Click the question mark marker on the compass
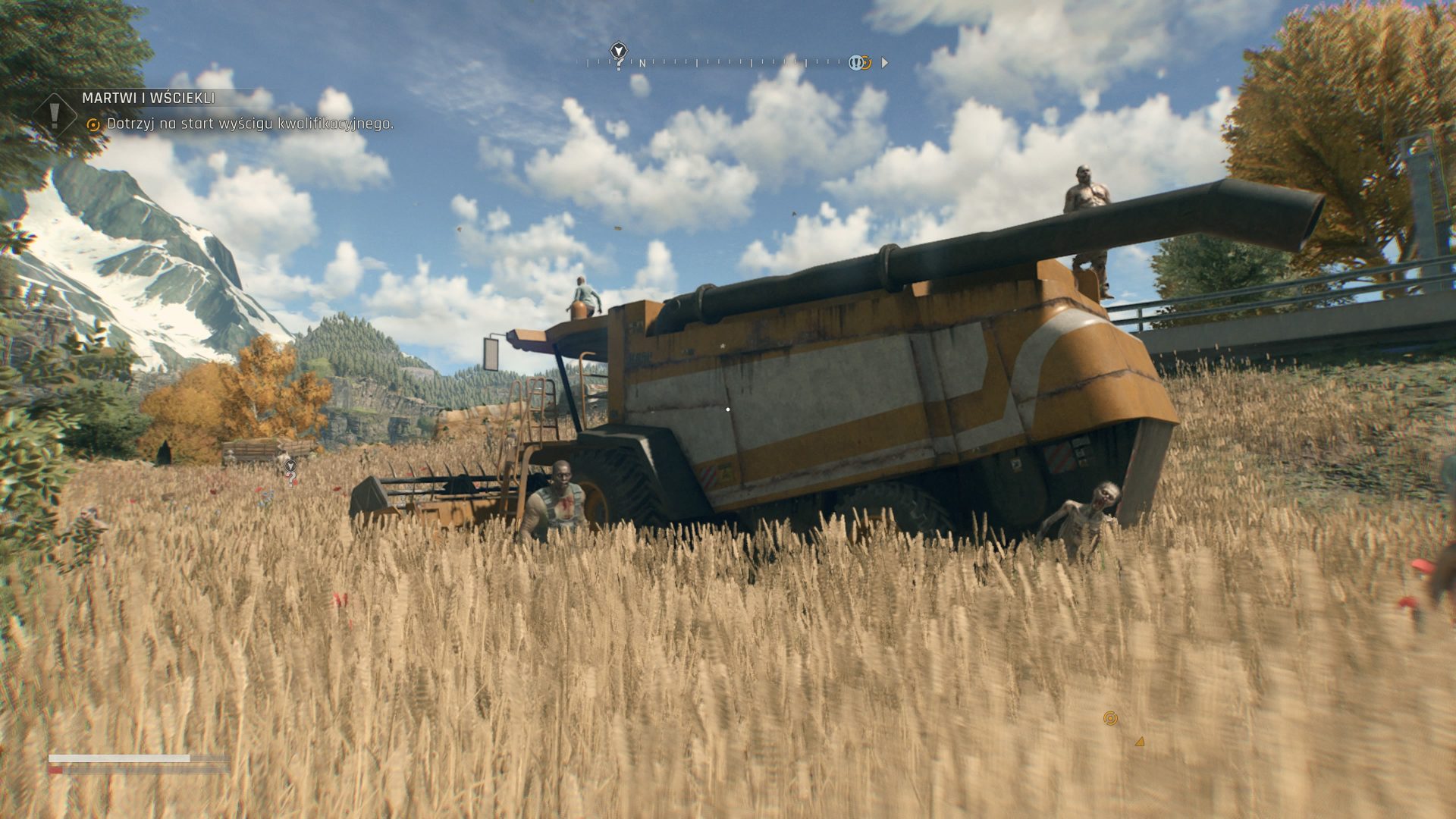This screenshot has width=1456, height=819. 620,55
